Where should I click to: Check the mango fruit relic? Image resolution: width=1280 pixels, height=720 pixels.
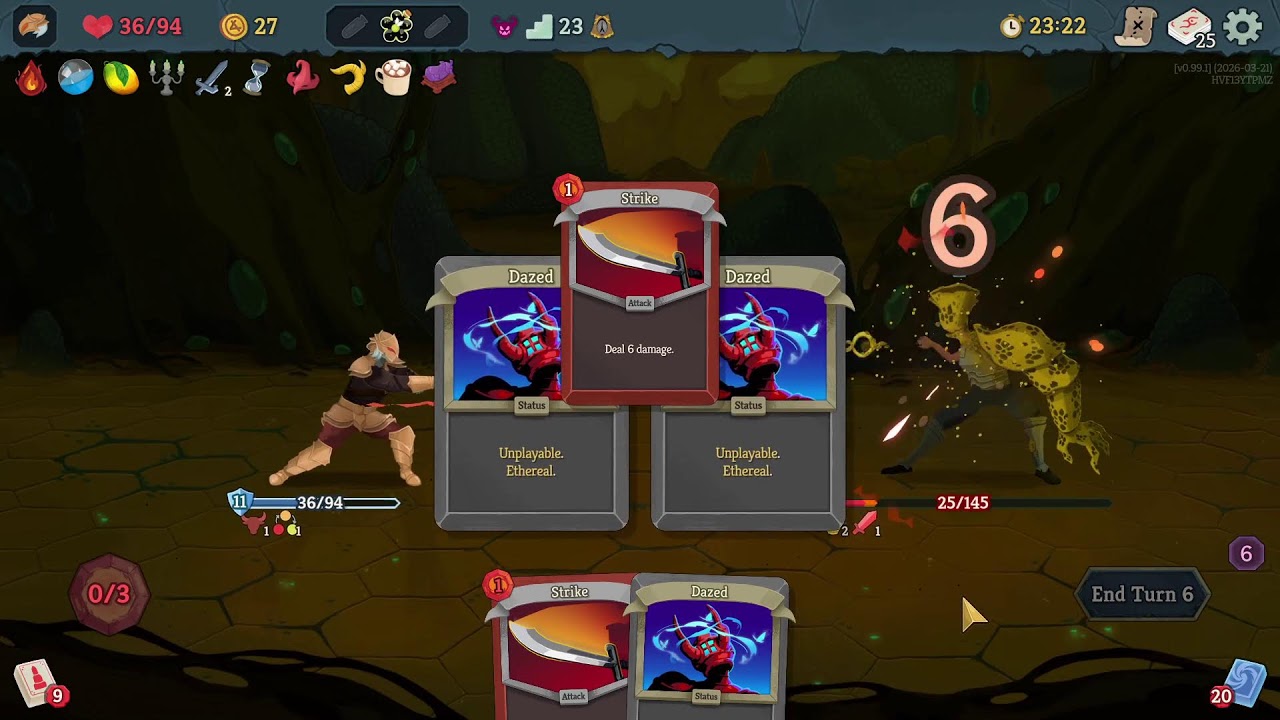(x=121, y=78)
